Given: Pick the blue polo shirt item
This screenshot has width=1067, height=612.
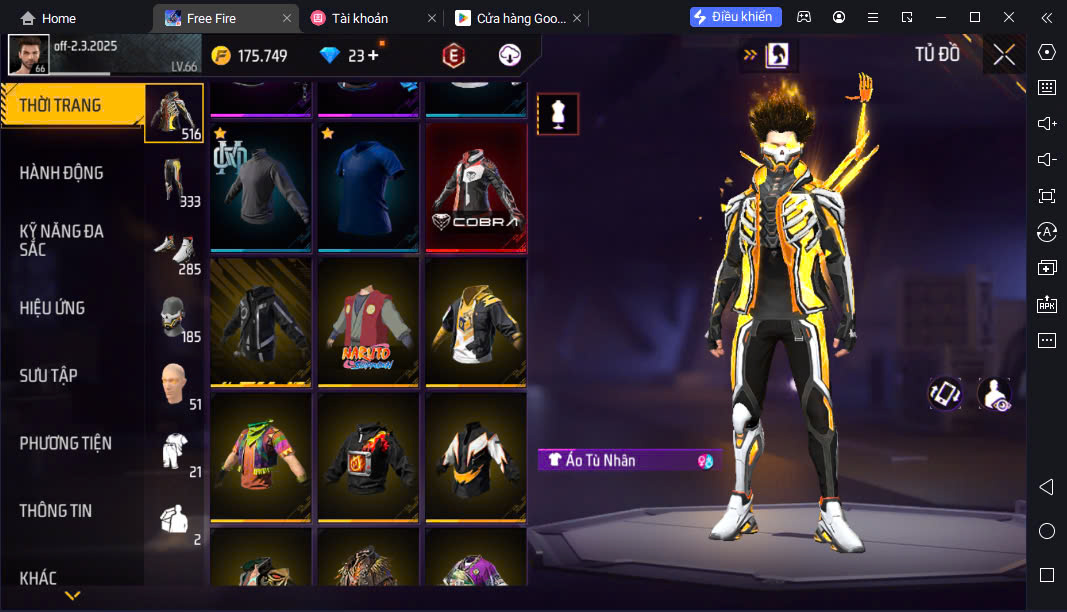Looking at the screenshot, I should point(368,188).
